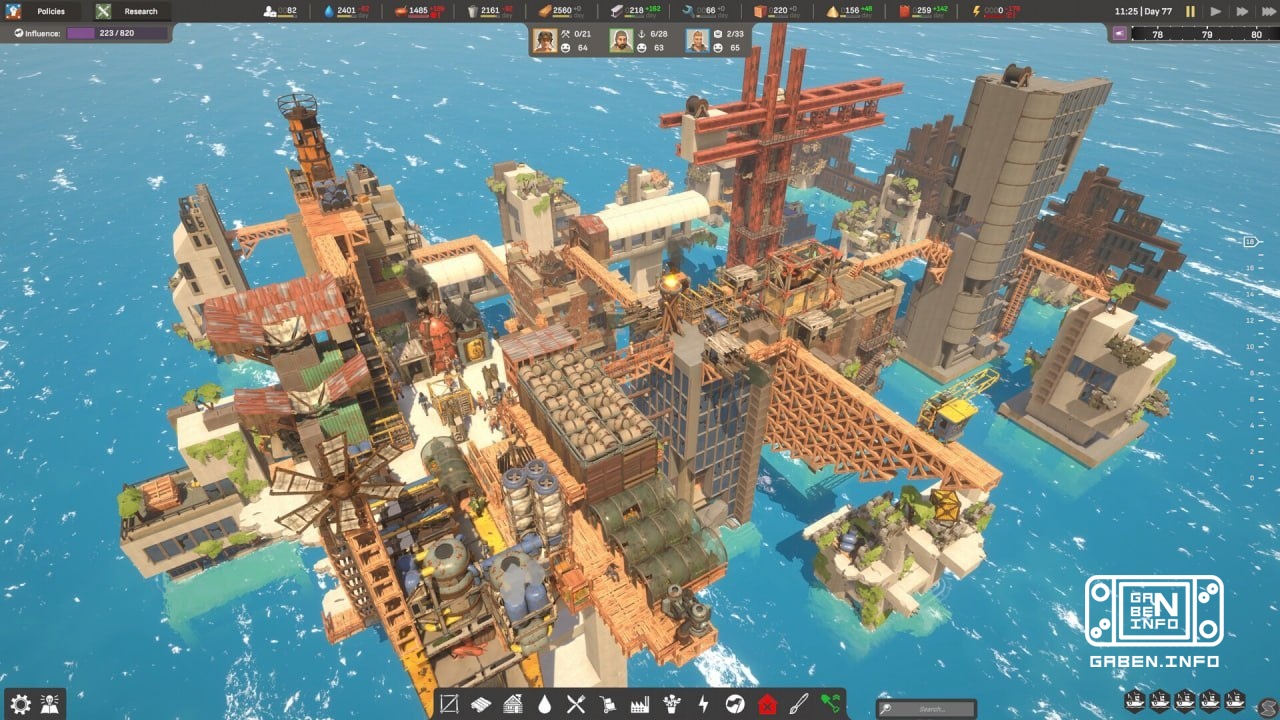Select the water build category
Viewport: 1280px width, 720px height.
(x=543, y=703)
